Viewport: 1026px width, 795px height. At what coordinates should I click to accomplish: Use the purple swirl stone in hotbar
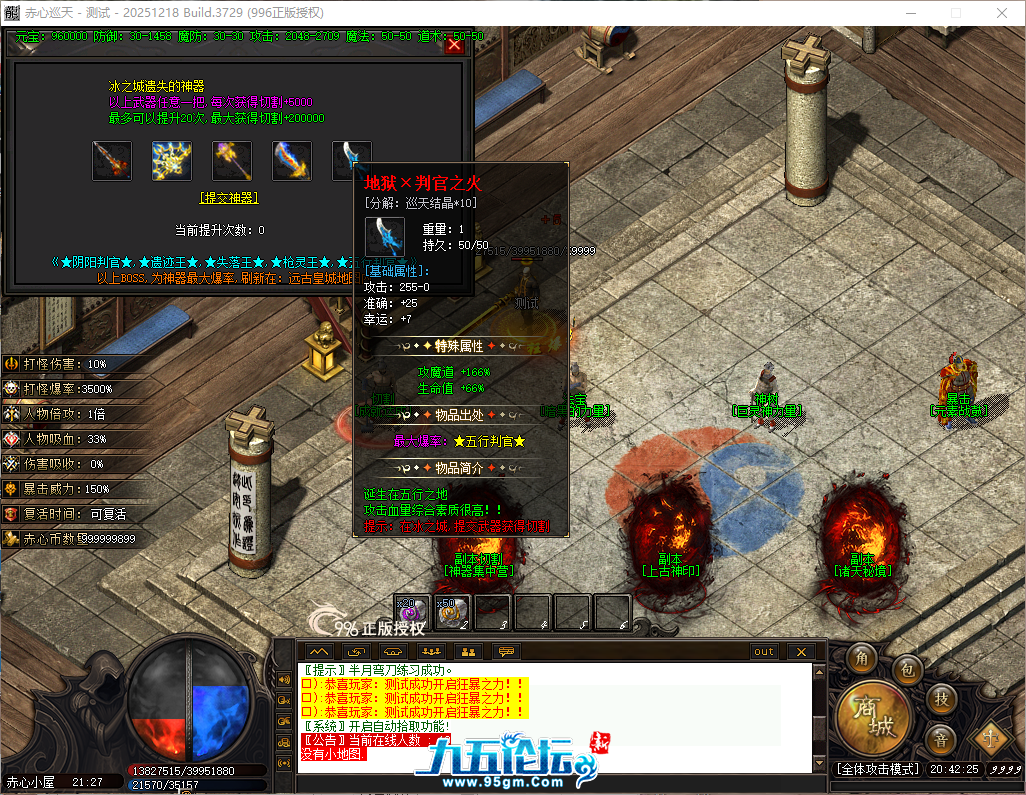[413, 613]
